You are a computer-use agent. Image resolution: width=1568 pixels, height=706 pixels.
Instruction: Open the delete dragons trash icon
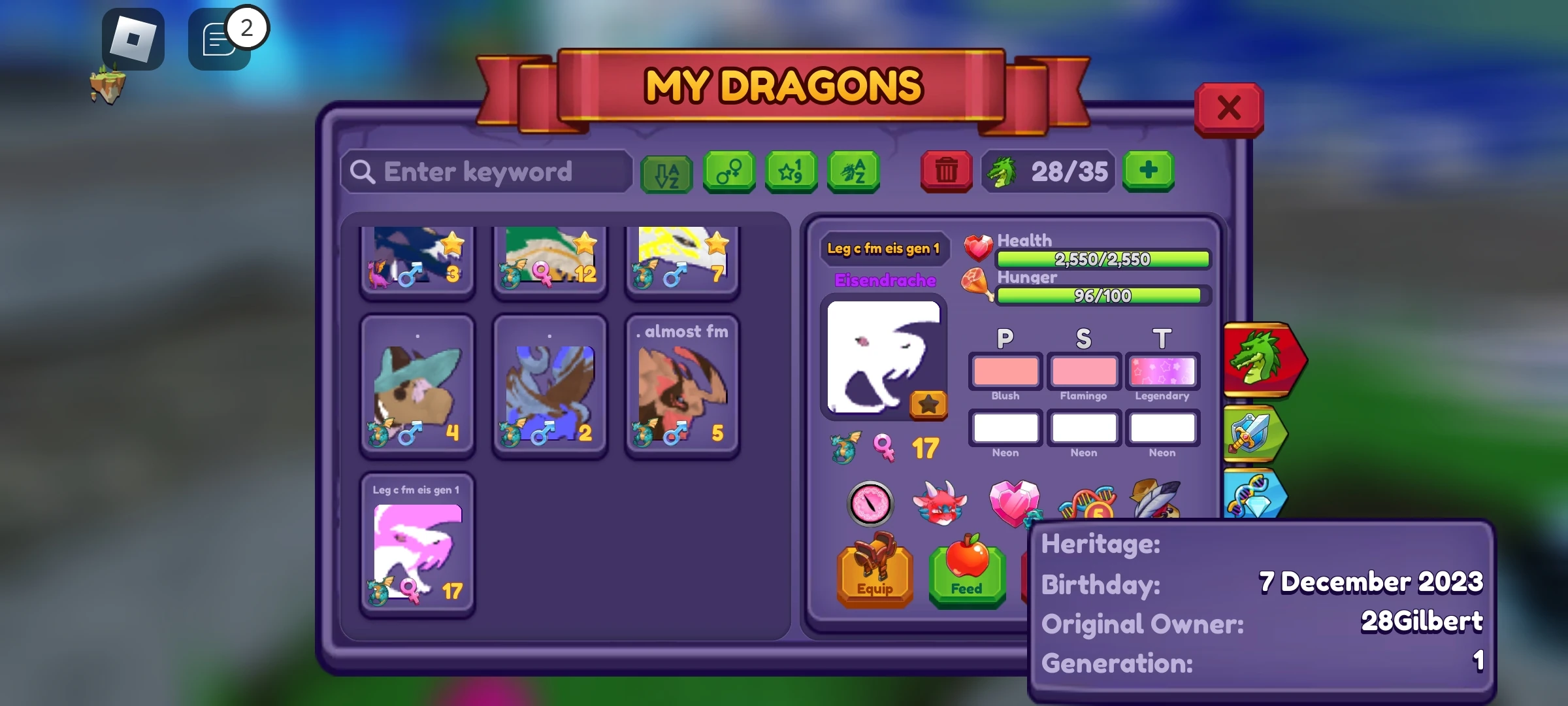click(946, 172)
